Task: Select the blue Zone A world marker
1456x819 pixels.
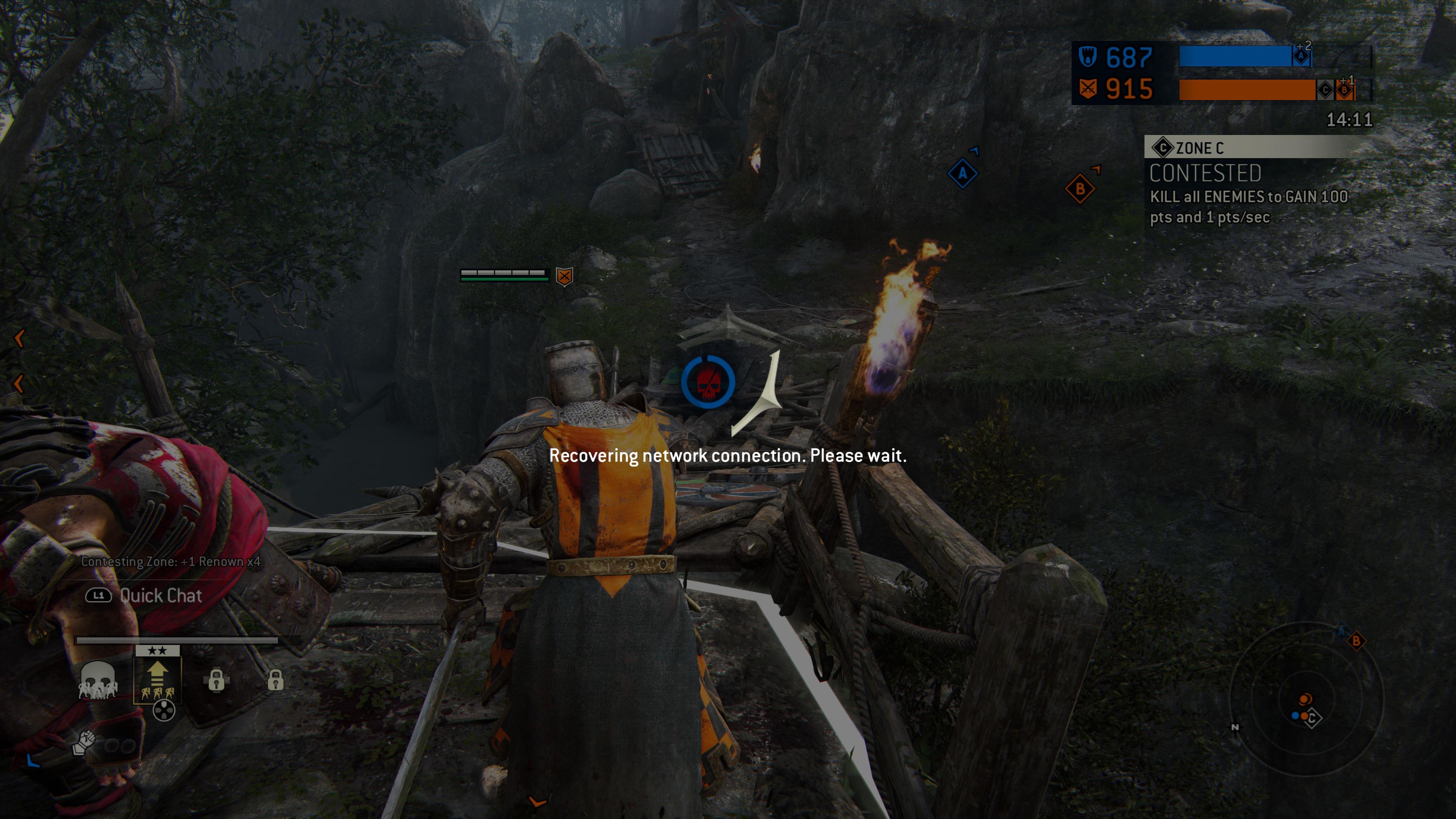Action: 962,174
